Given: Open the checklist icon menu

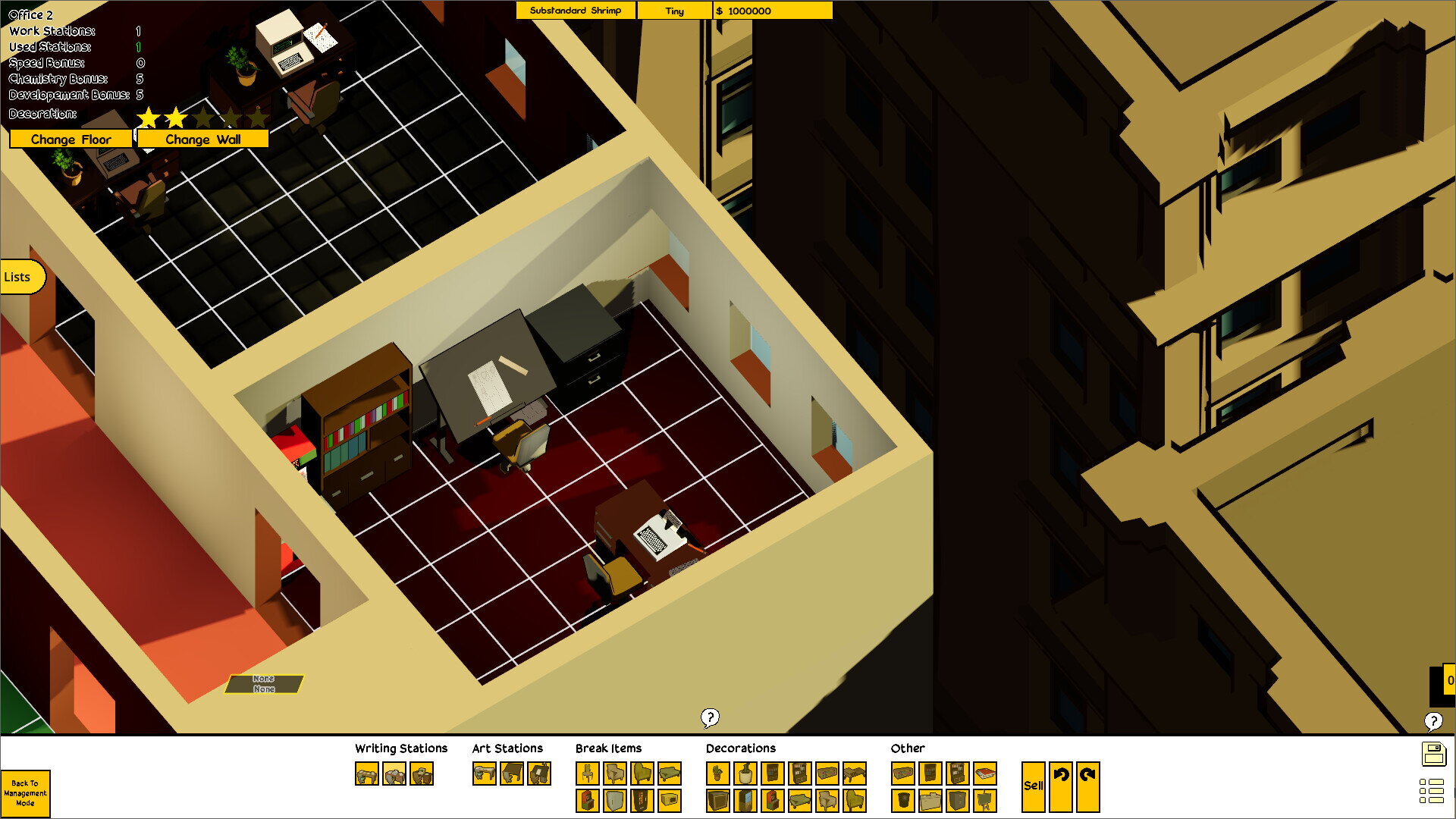Looking at the screenshot, I should pyautogui.click(x=1431, y=791).
